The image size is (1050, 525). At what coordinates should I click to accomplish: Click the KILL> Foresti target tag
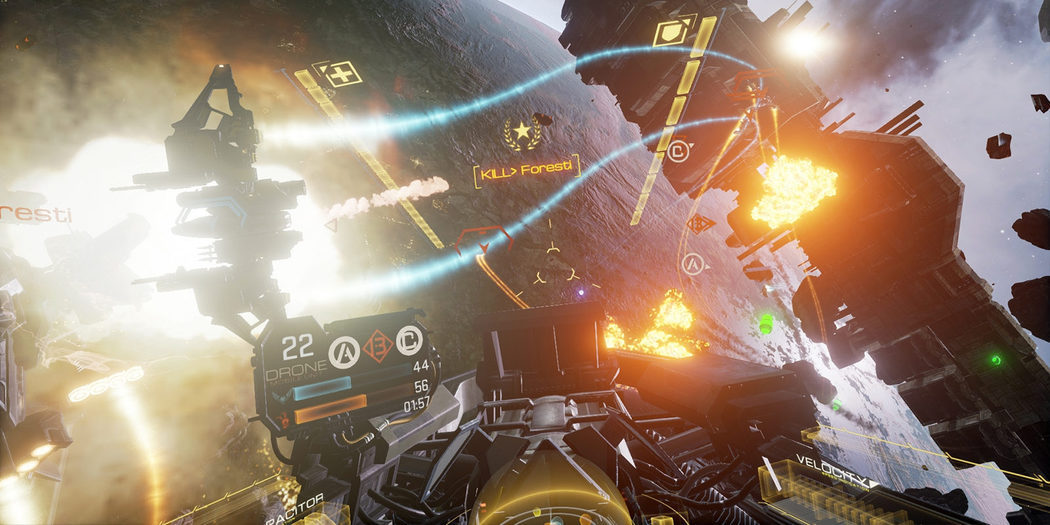pyautogui.click(x=528, y=169)
